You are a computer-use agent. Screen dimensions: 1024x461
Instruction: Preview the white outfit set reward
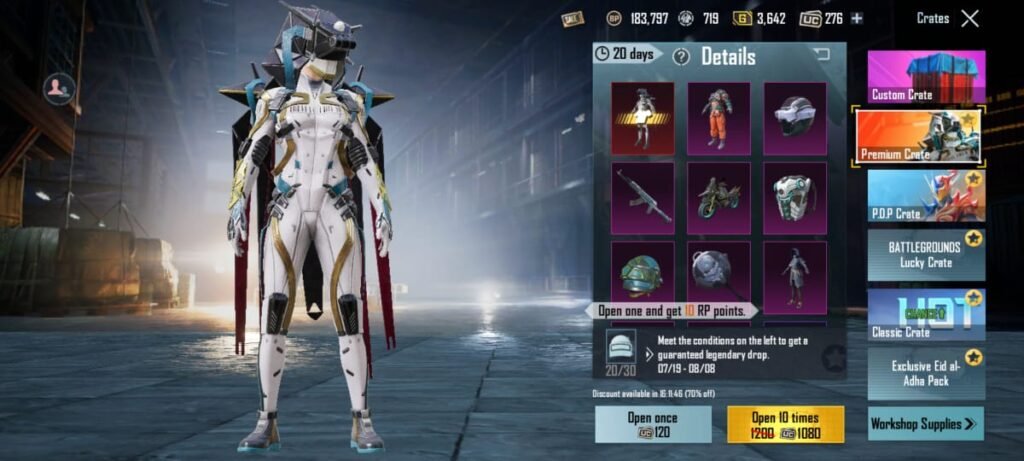pos(642,118)
